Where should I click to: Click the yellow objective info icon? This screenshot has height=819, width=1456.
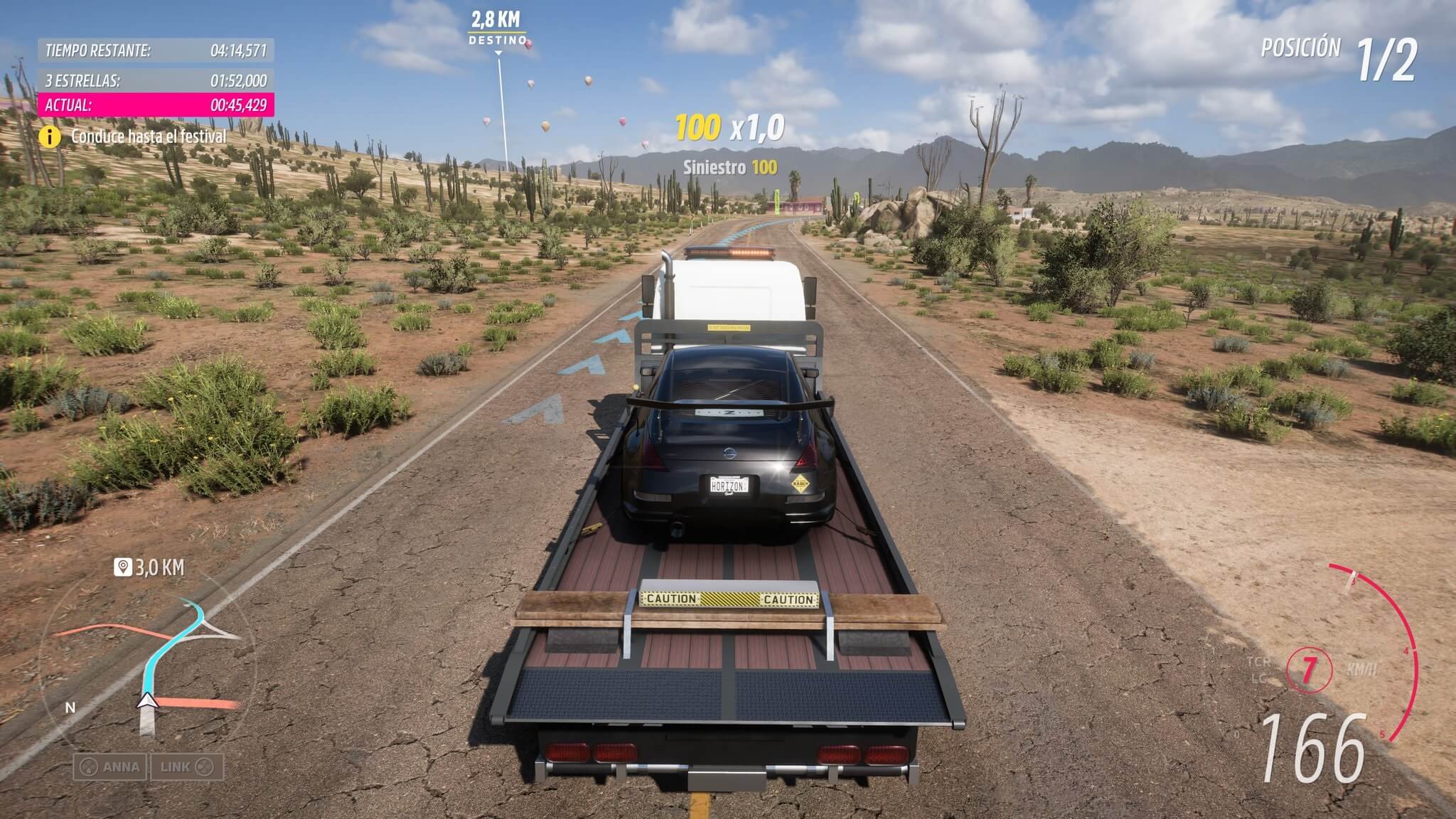(x=50, y=136)
